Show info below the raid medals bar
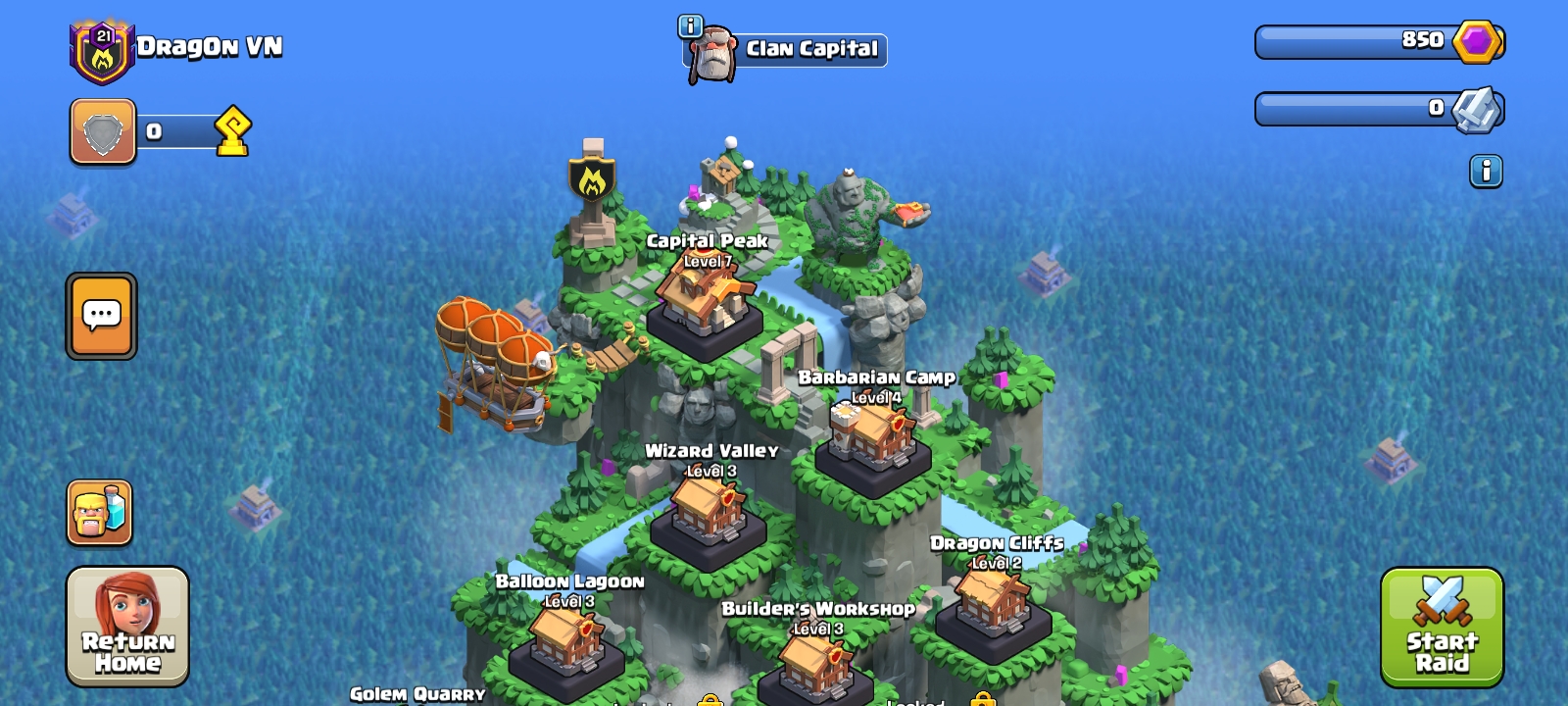 (1486, 172)
